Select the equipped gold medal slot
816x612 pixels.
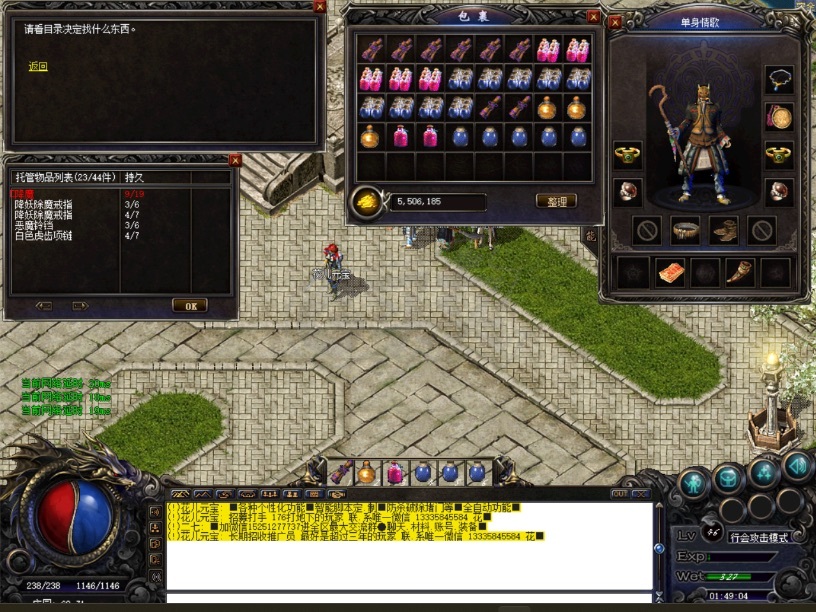point(779,117)
